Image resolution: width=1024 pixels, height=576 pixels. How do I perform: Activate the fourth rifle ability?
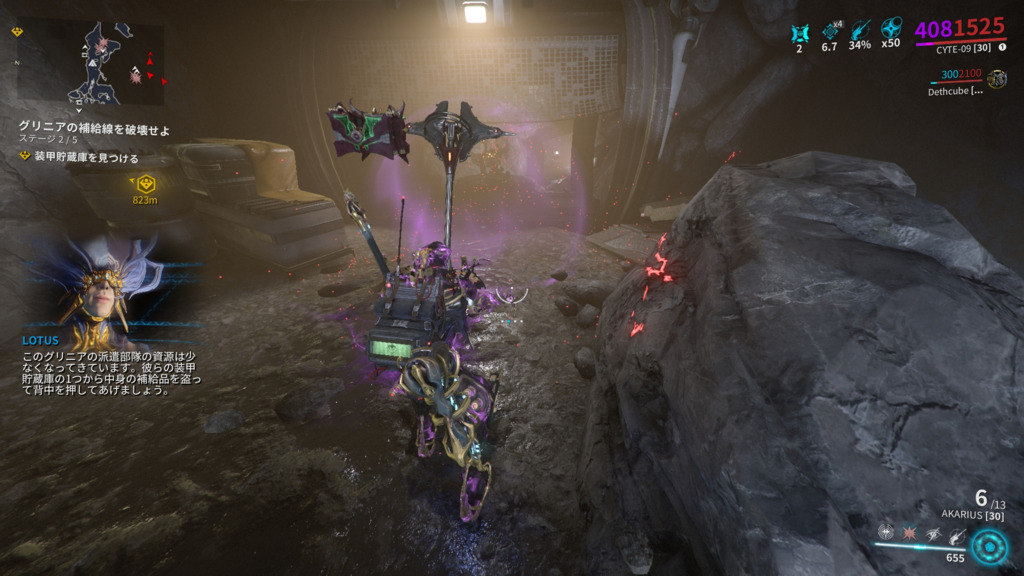coord(957,535)
